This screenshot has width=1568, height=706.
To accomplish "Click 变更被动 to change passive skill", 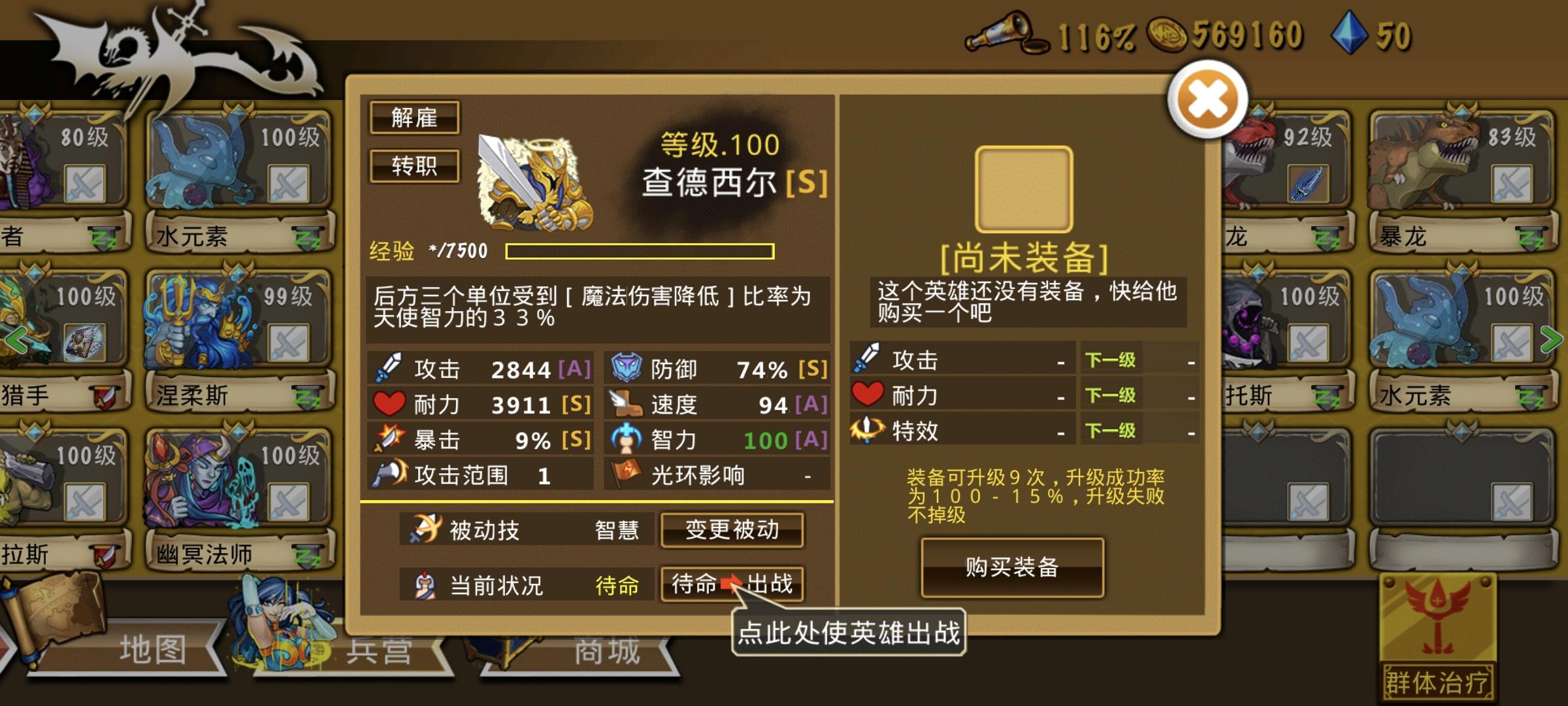I will coord(732,531).
